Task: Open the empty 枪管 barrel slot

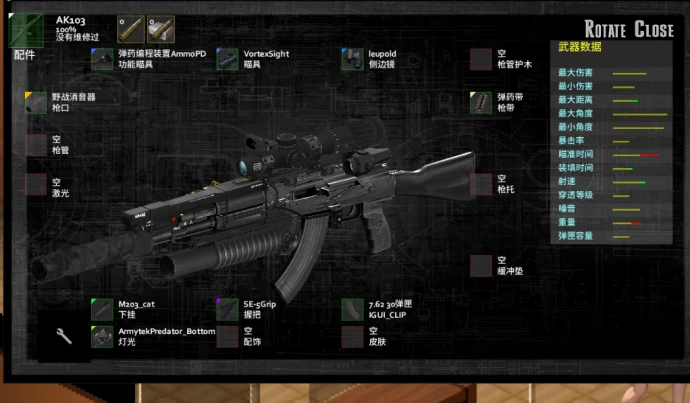Action: 36,144
